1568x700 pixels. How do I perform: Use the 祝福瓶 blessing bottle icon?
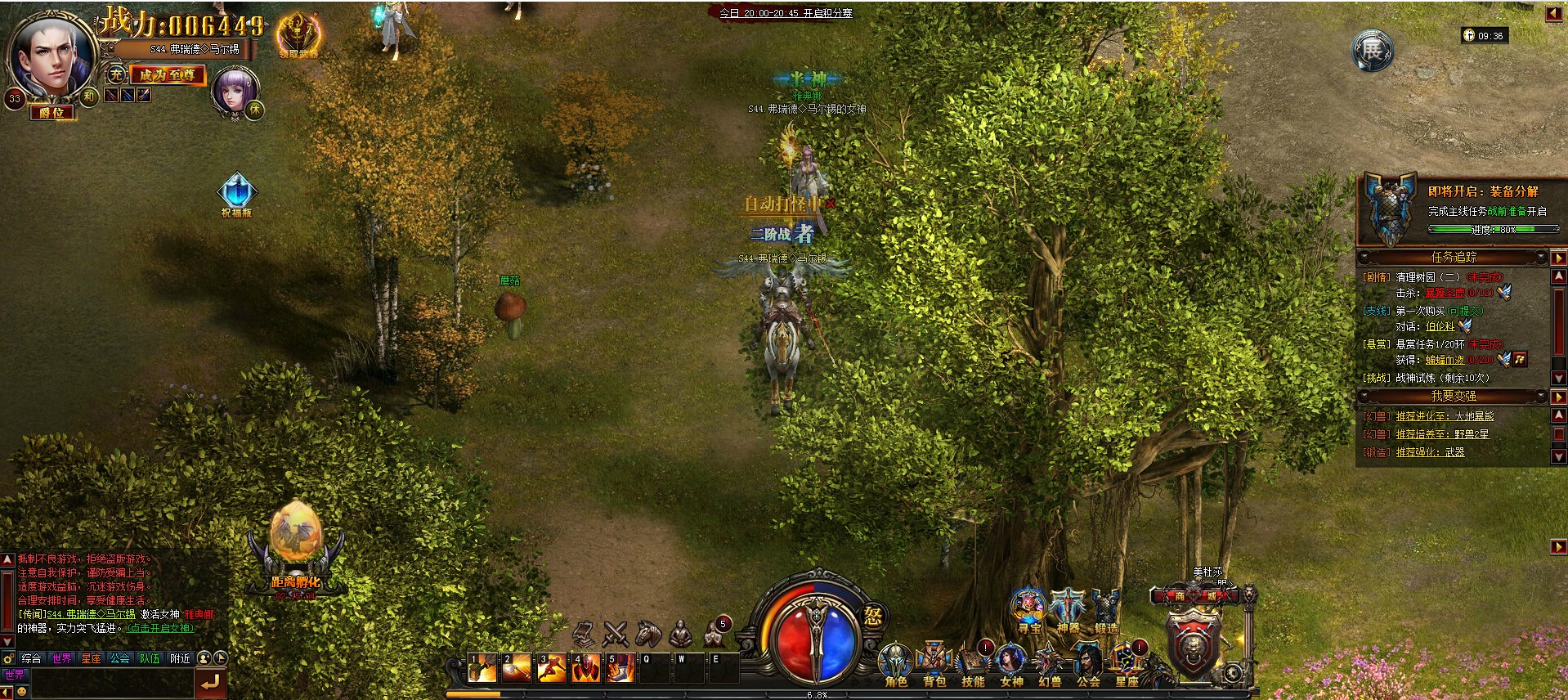tap(236, 195)
